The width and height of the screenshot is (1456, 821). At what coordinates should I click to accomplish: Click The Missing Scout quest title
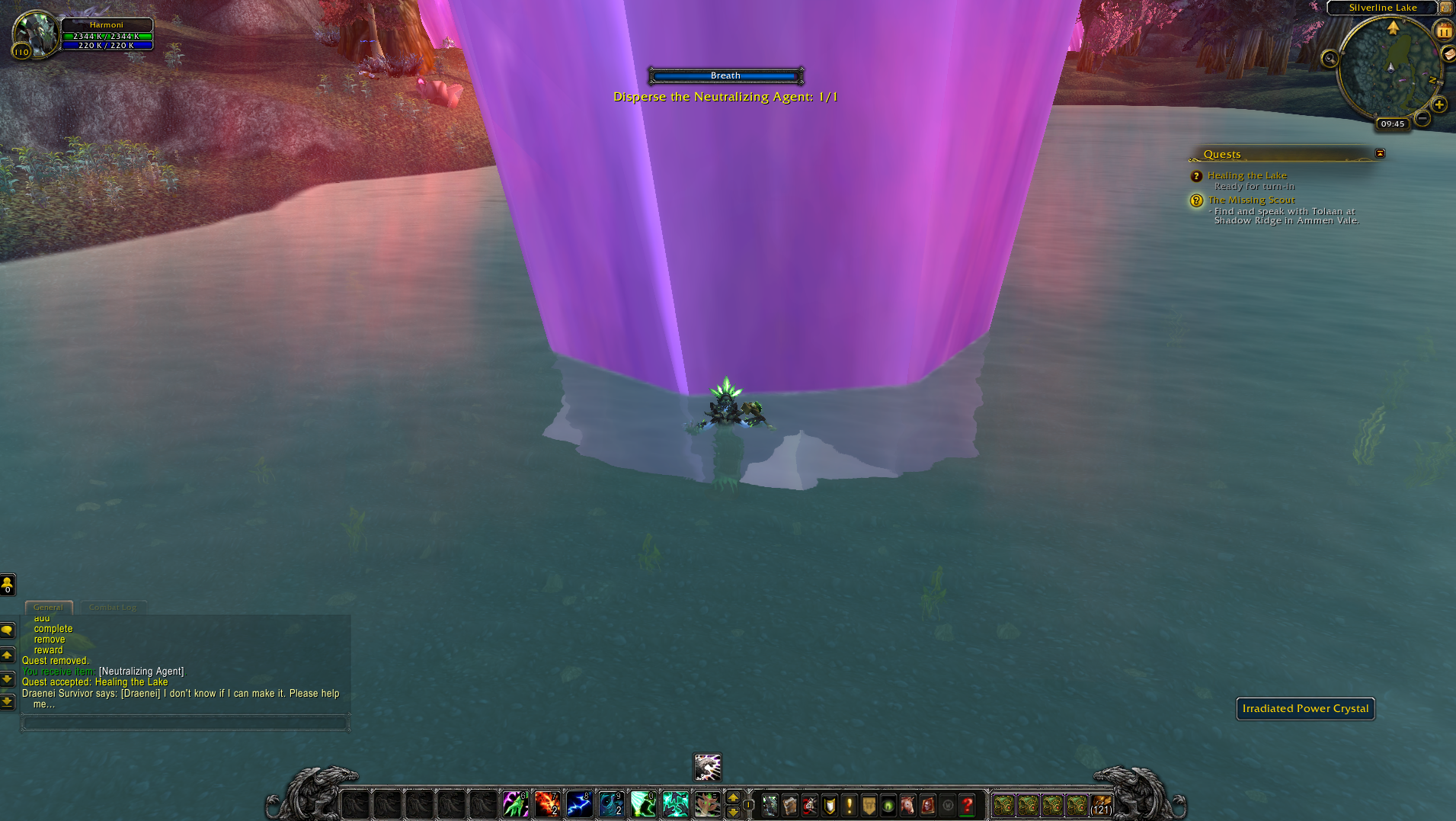point(1251,200)
